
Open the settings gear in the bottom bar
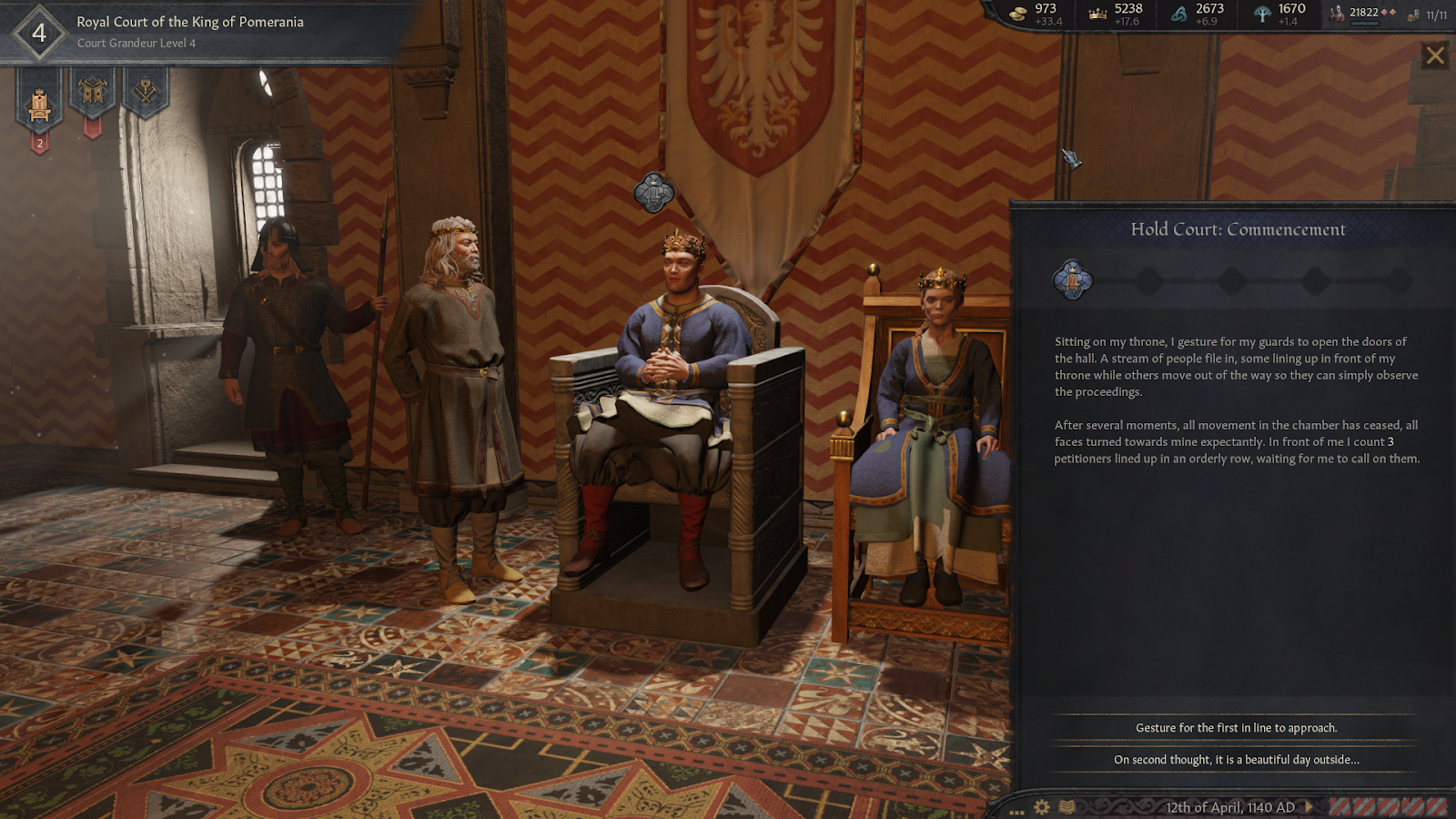[1042, 807]
